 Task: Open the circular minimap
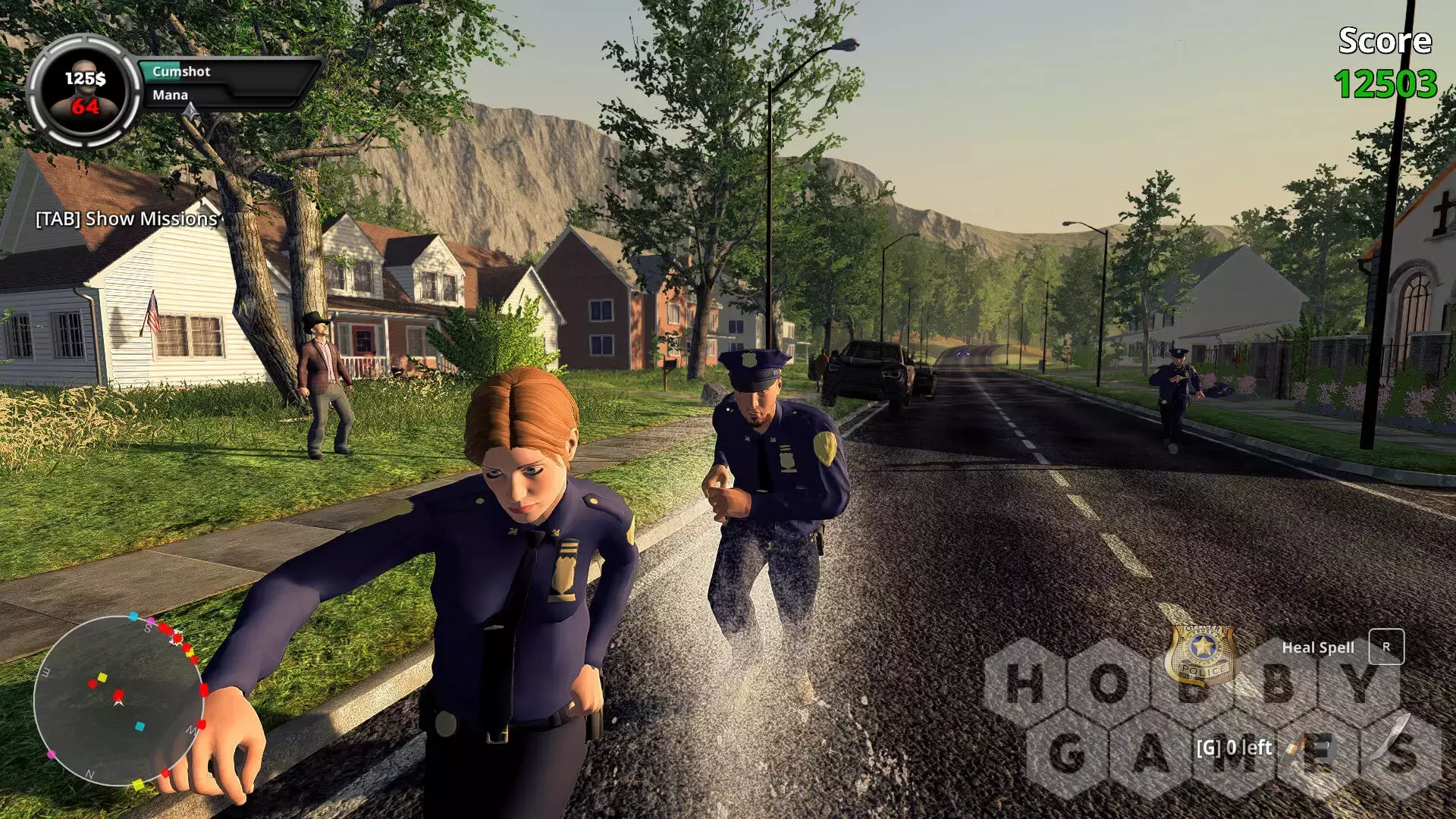[x=118, y=700]
